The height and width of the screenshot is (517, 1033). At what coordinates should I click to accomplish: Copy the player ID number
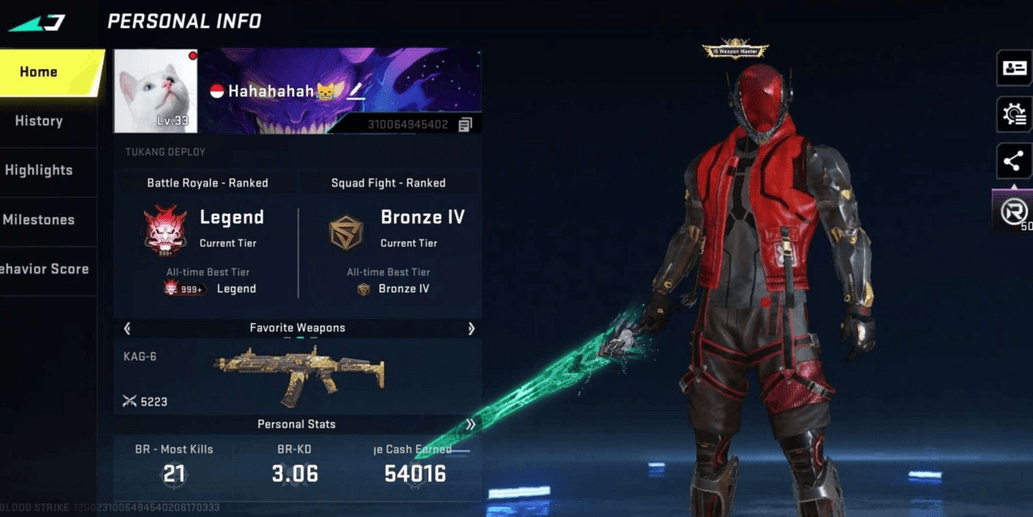coord(465,125)
